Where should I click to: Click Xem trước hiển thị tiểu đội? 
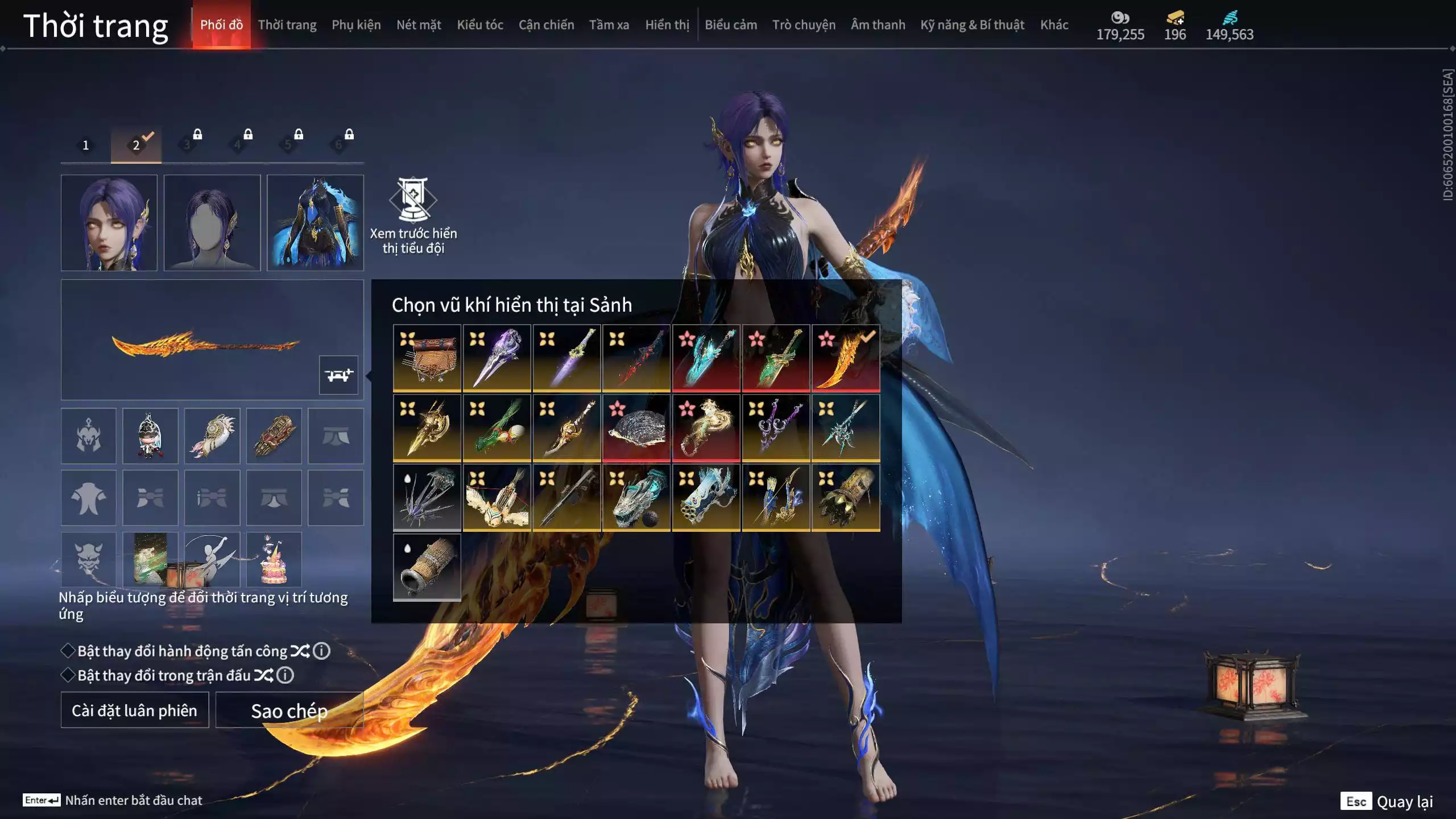pos(413,215)
